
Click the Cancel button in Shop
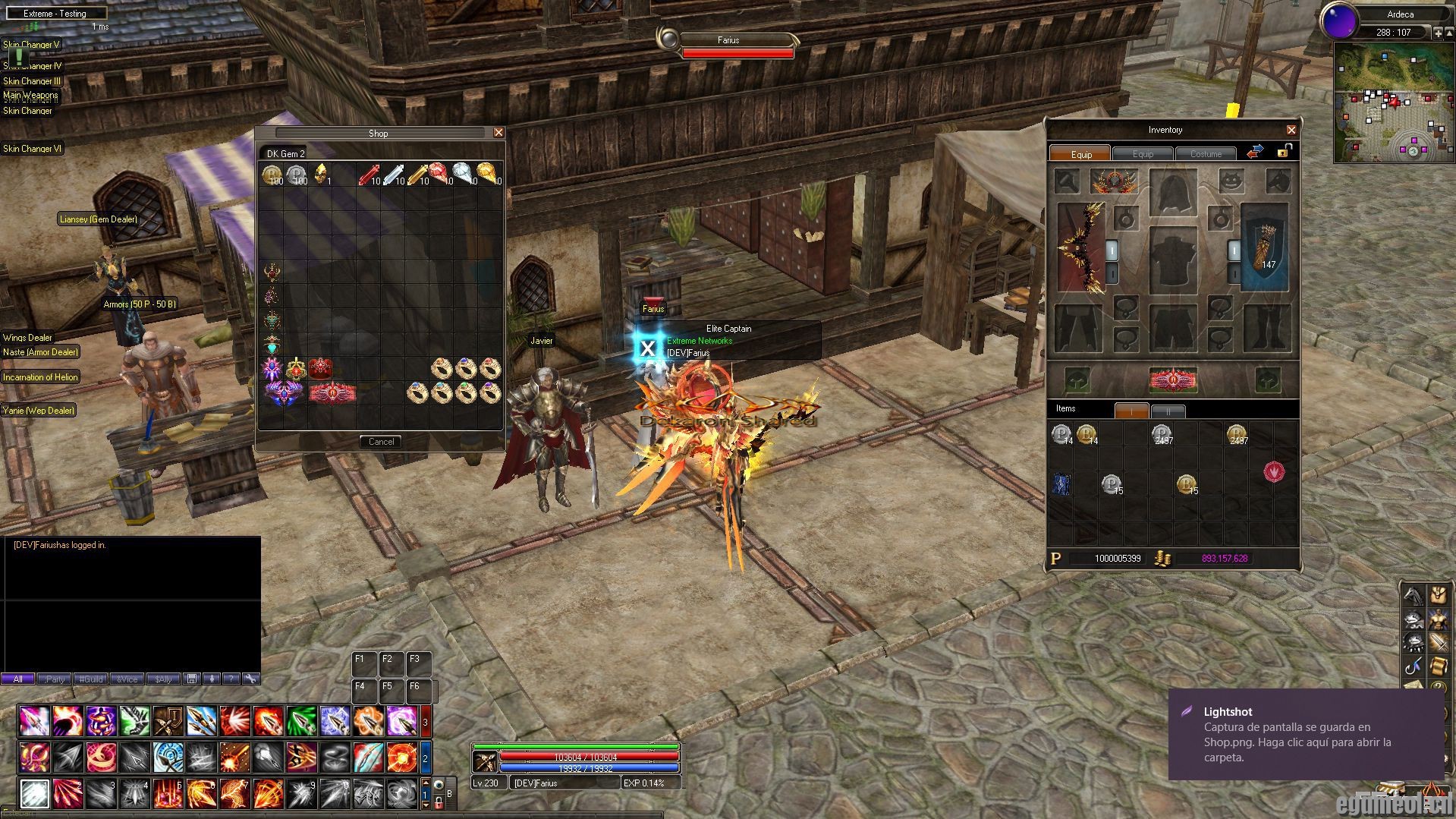pyautogui.click(x=381, y=442)
